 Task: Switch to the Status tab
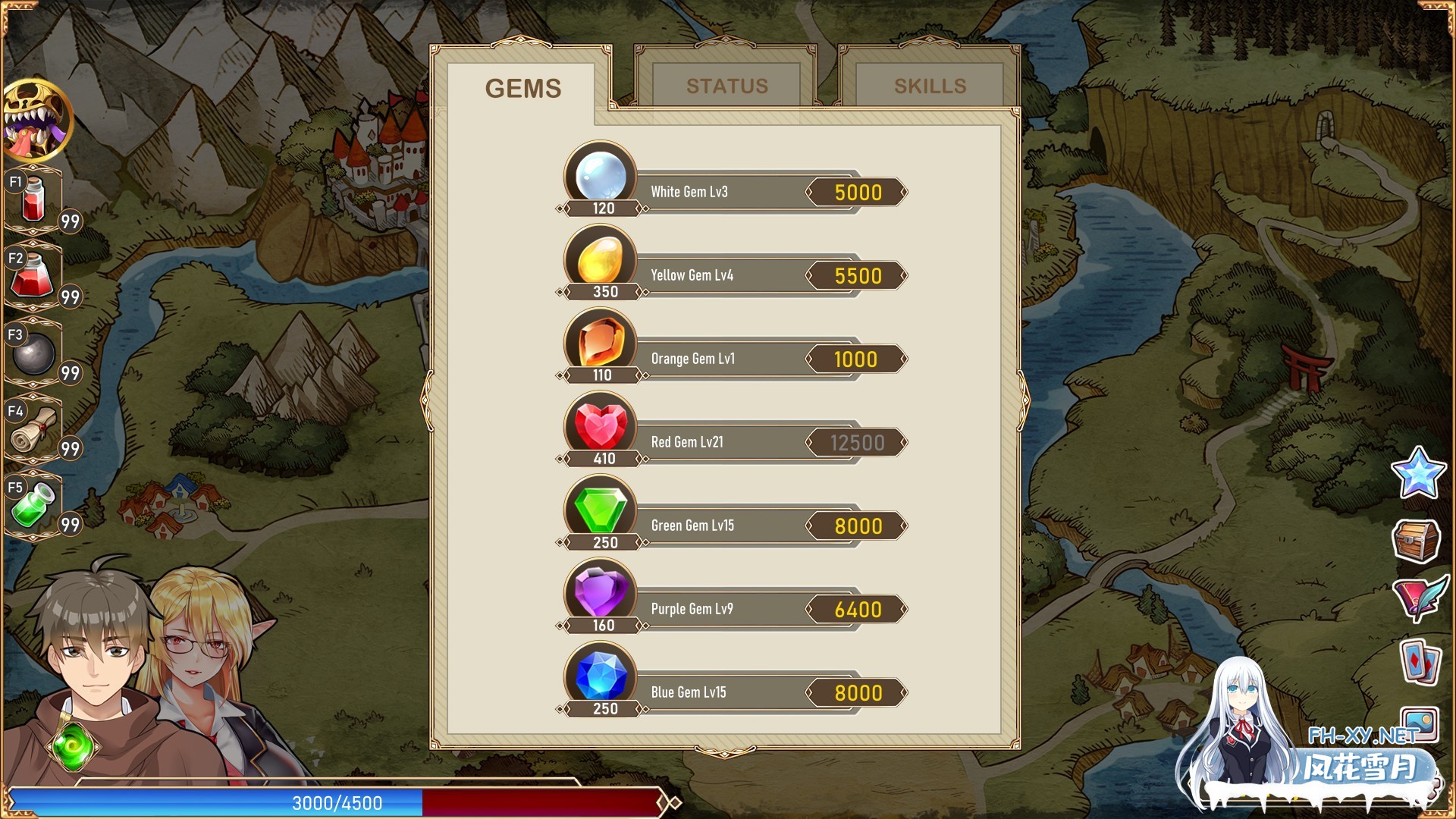click(x=726, y=86)
